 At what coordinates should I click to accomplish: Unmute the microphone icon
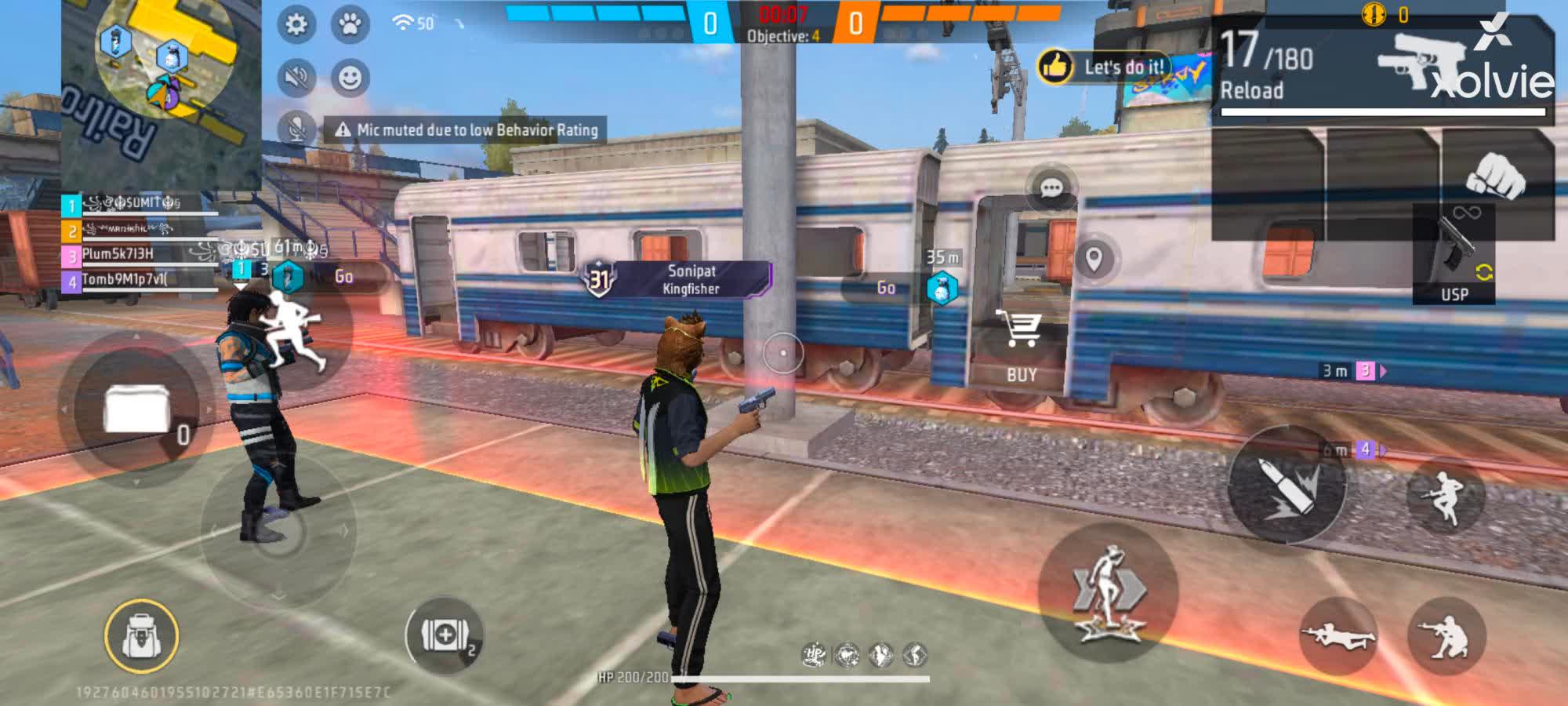point(294,127)
